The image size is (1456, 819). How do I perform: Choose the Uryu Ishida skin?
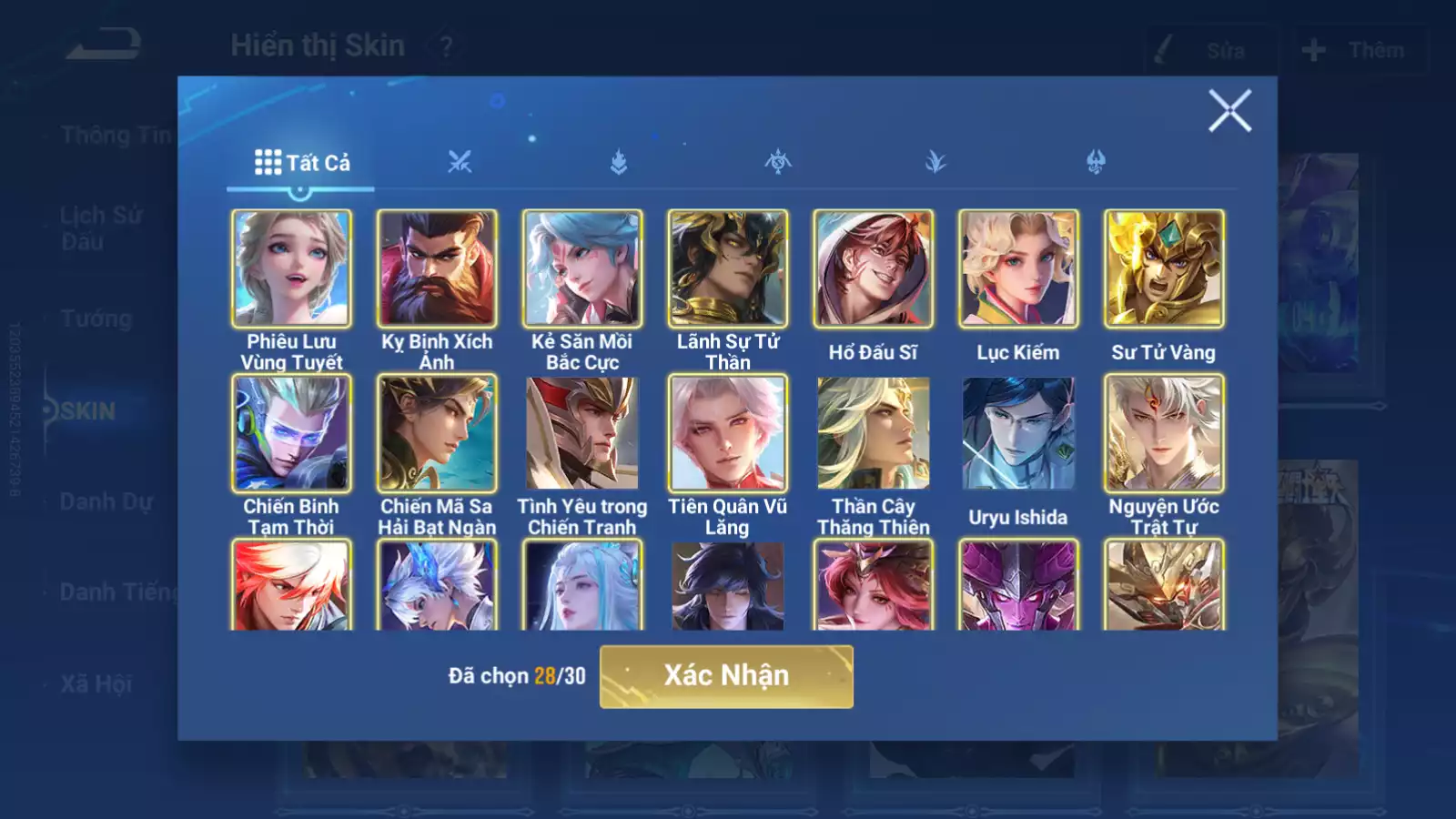(1018, 433)
